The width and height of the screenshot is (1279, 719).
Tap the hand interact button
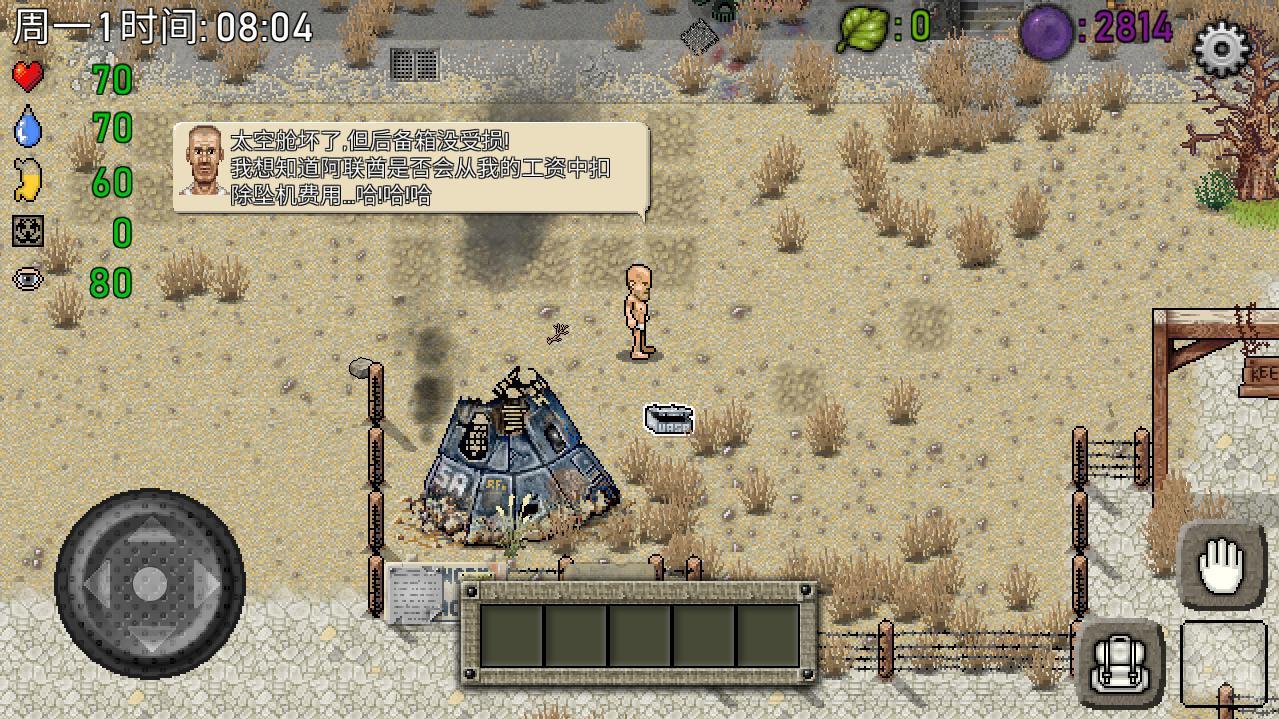1221,566
